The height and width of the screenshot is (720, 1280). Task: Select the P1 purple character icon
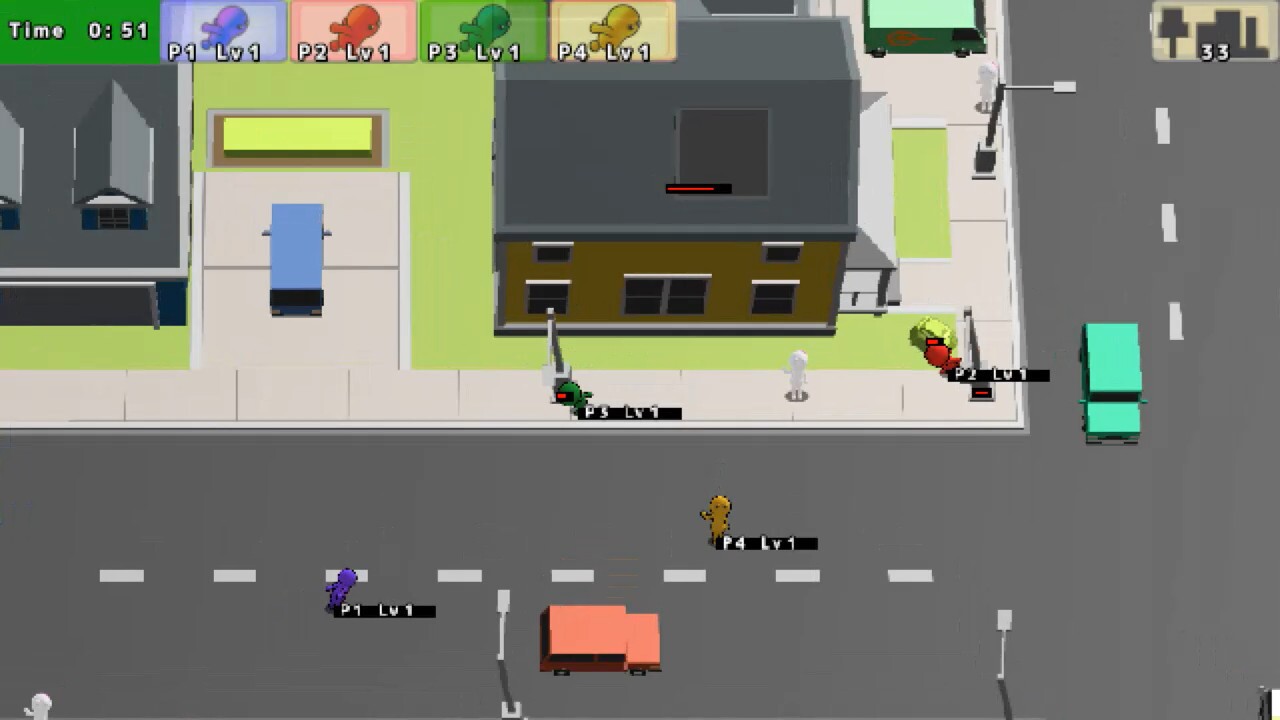(226, 25)
